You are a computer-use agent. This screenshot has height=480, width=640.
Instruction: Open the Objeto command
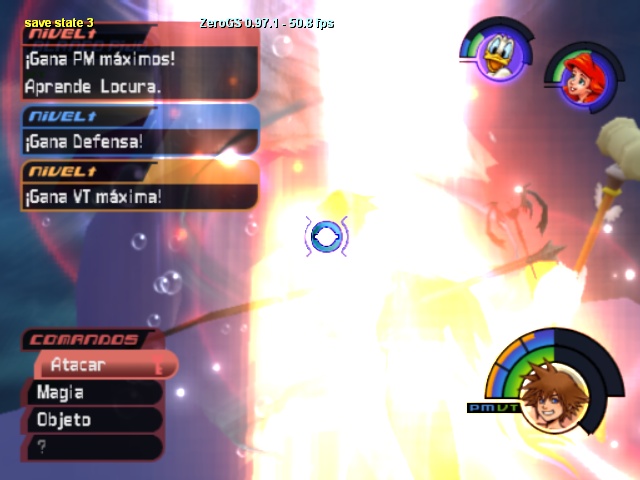tap(90, 420)
